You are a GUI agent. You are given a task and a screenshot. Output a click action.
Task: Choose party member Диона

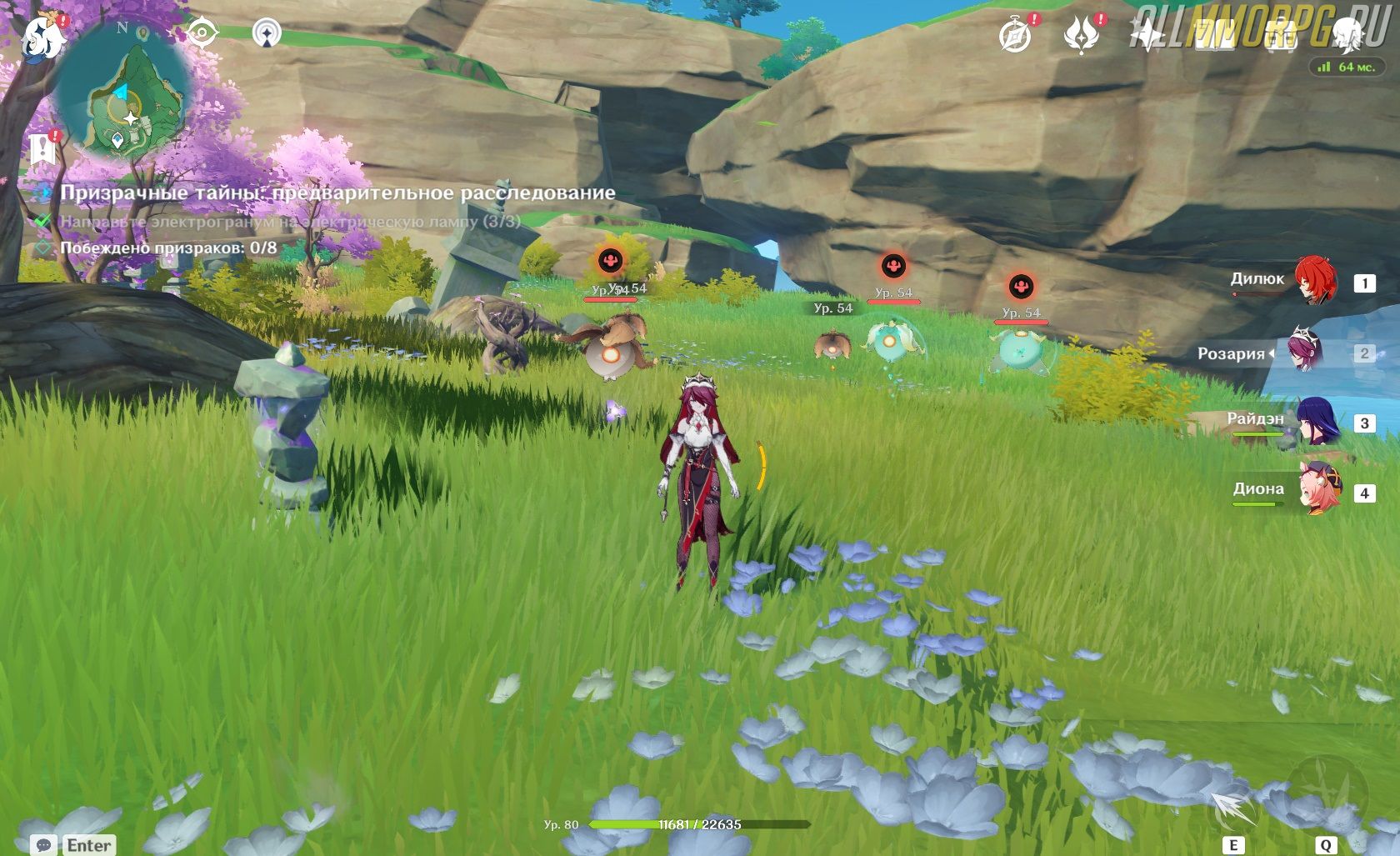(1318, 492)
